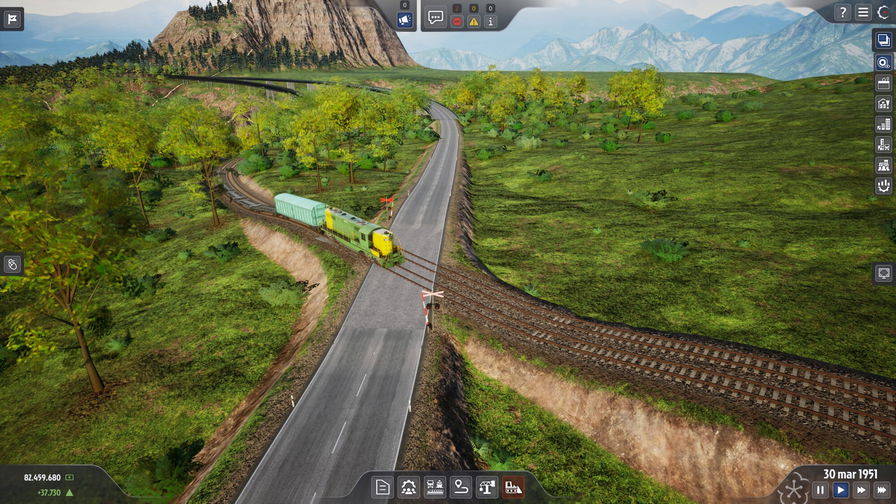Show yellow warning triangle notifications

click(474, 21)
